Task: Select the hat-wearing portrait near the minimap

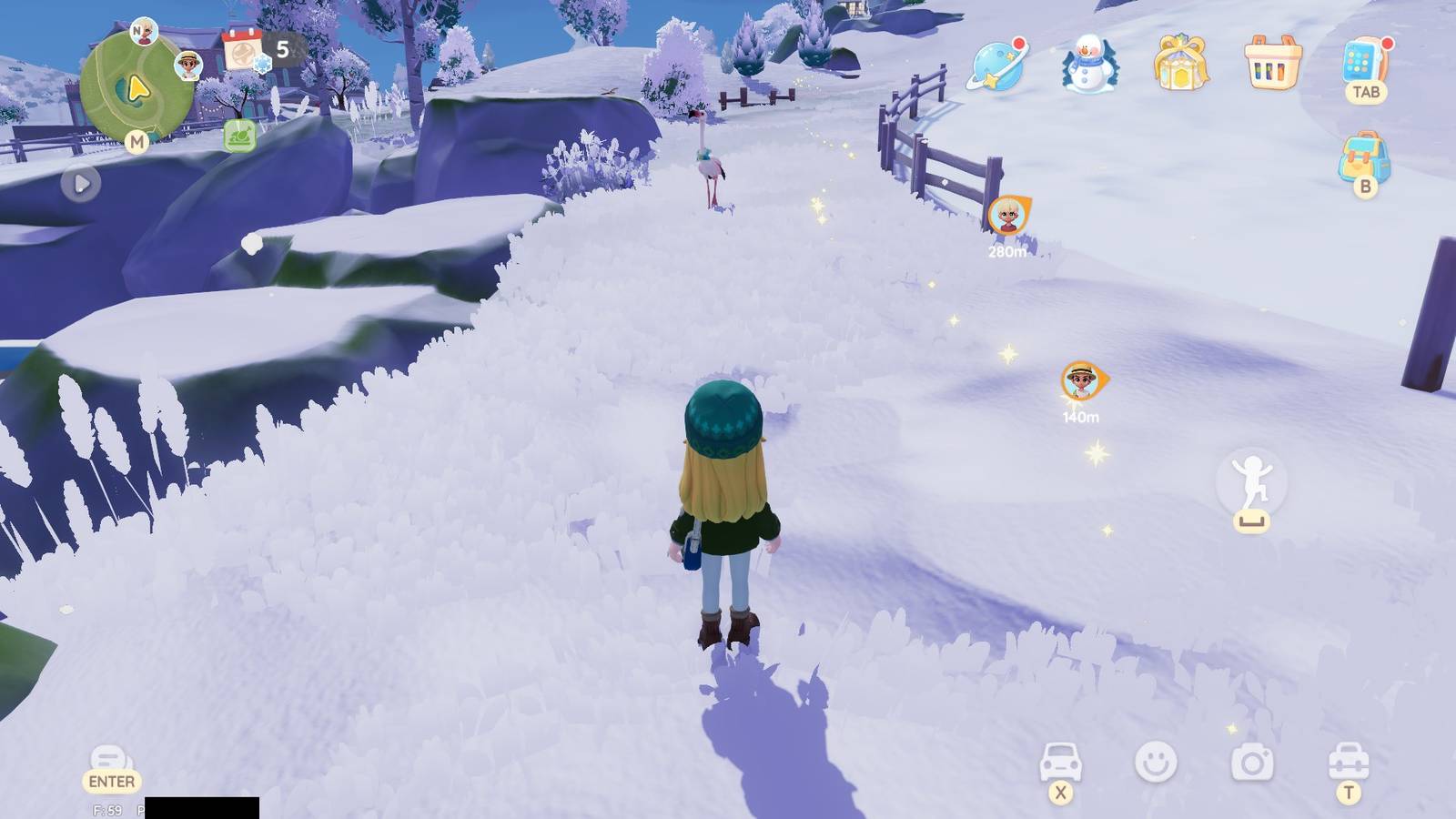Action: pyautogui.click(x=189, y=65)
